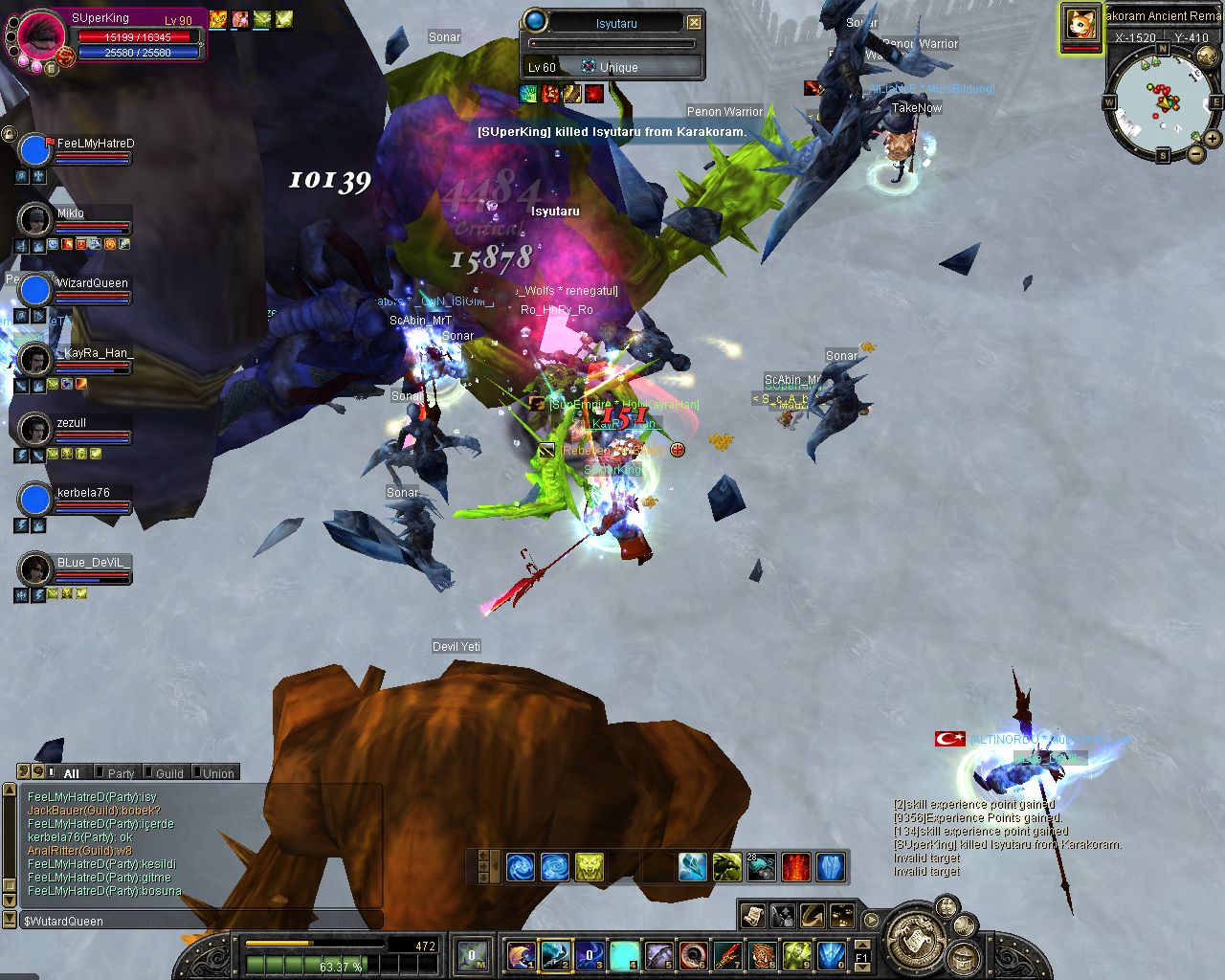Switch to the Party chat tab
Screen dimensions: 1225x980
click(x=120, y=773)
